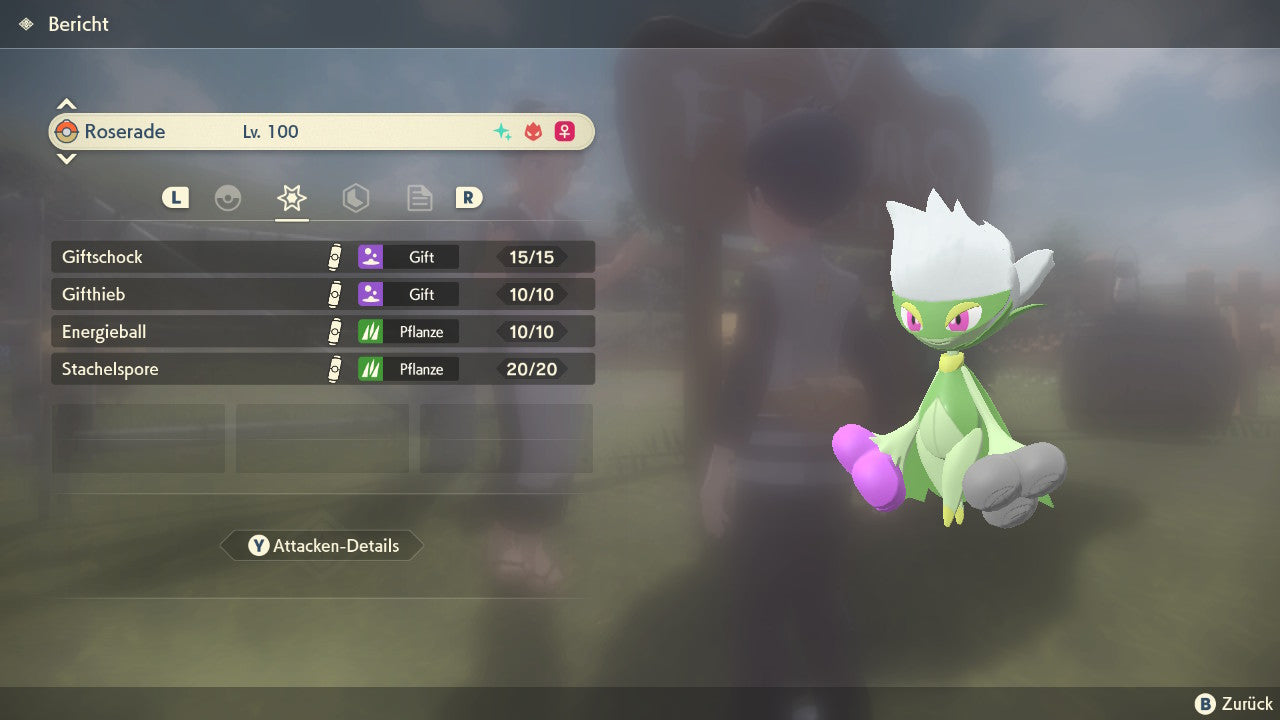The width and height of the screenshot is (1280, 720).
Task: Switch to the shield stats tab
Action: tap(355, 198)
